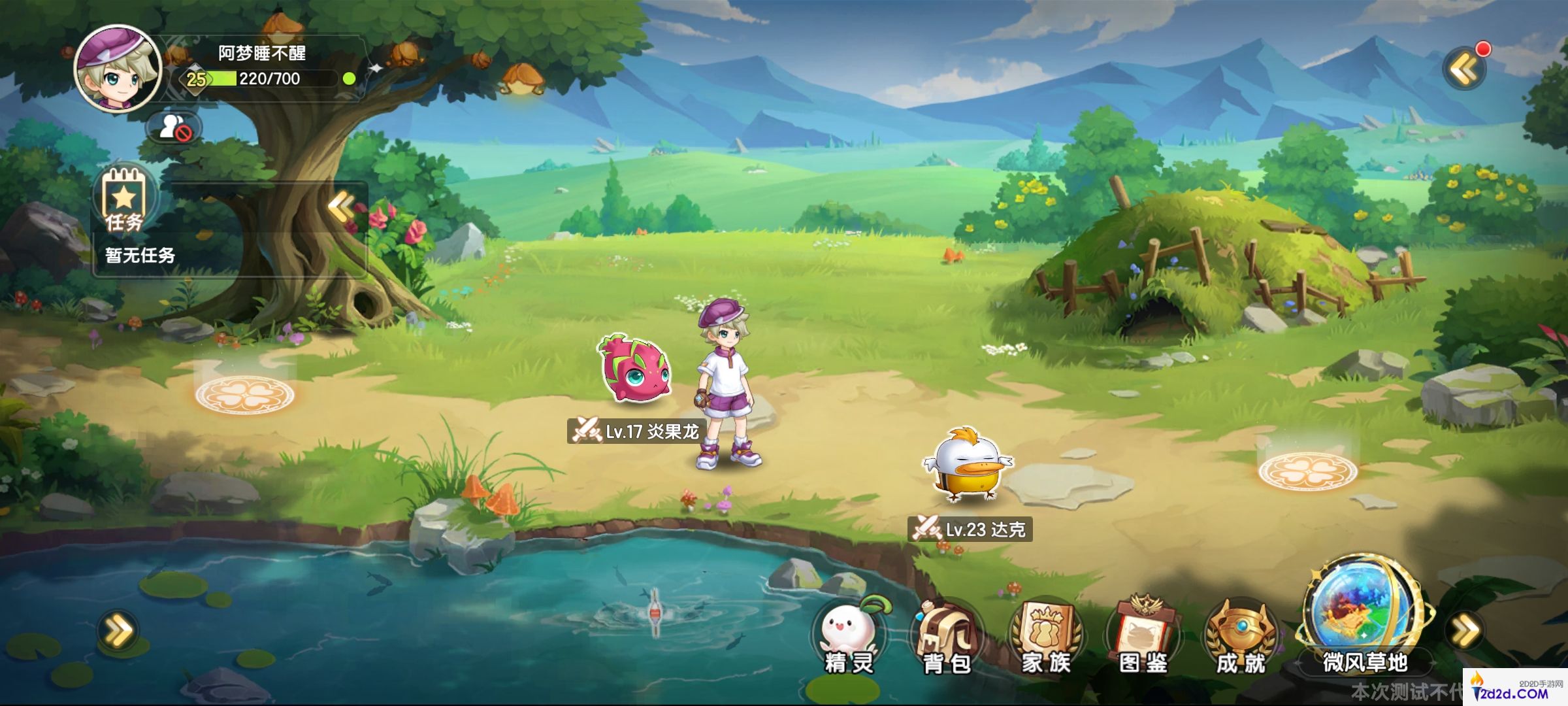Click the bottom-left double arrow button

coord(118,631)
